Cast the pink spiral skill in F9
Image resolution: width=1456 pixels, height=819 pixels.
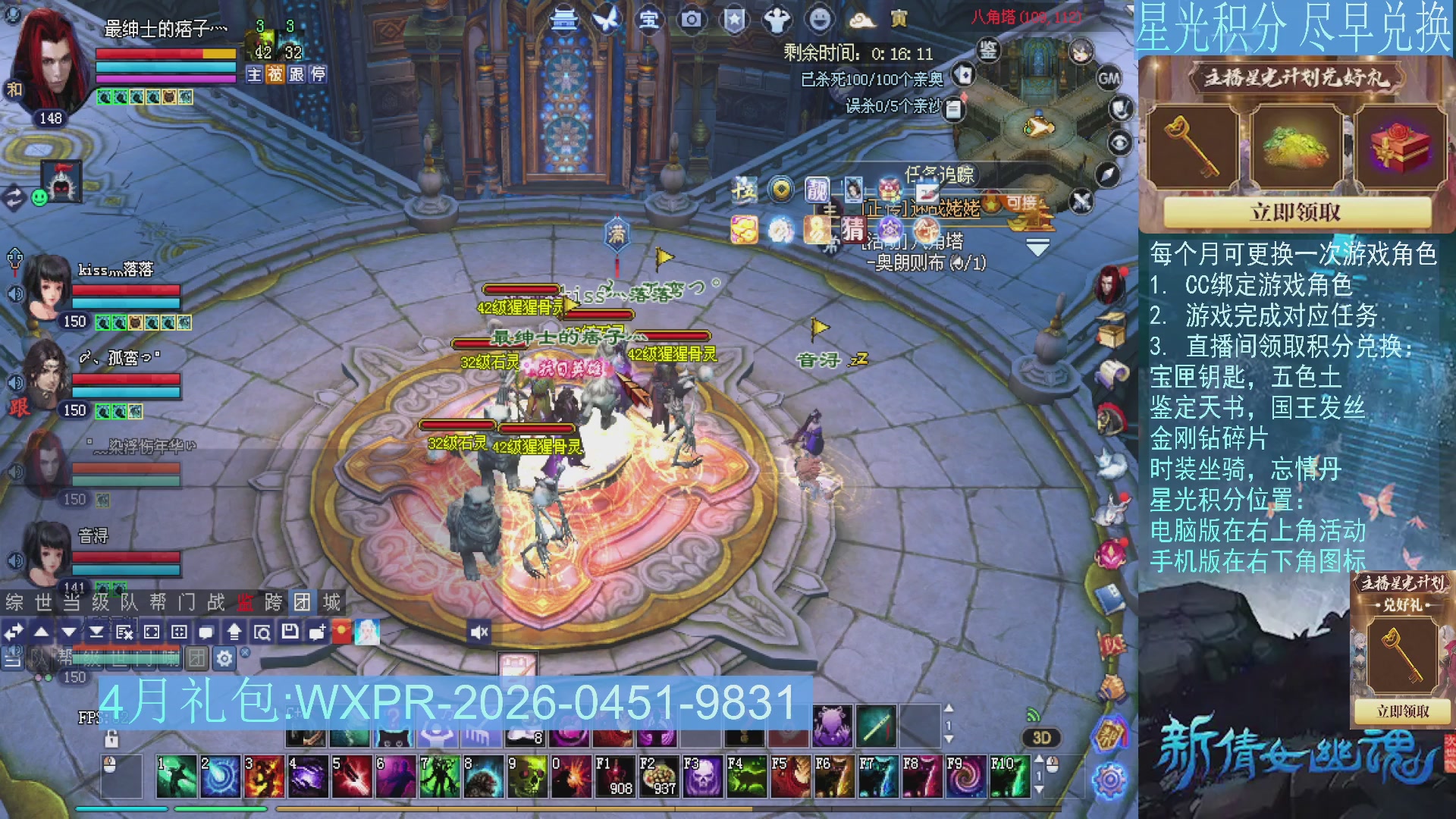click(965, 777)
